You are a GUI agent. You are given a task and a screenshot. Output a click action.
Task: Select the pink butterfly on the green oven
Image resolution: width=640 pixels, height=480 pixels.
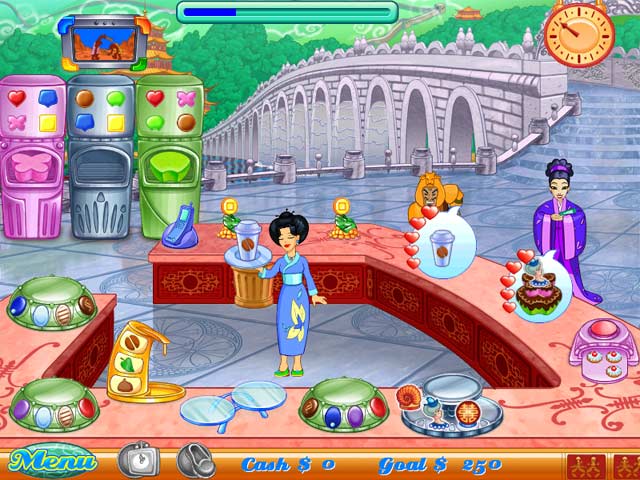pyautogui.click(x=185, y=98)
